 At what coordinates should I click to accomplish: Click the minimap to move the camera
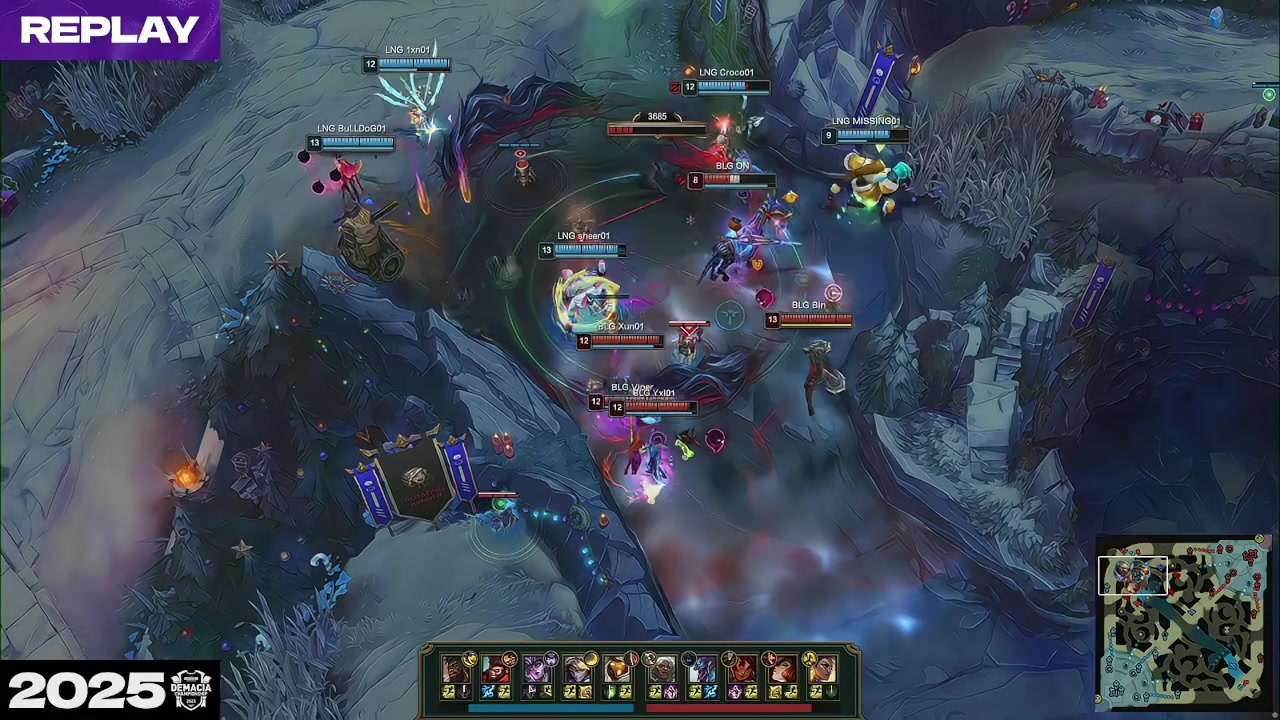click(x=1200, y=640)
